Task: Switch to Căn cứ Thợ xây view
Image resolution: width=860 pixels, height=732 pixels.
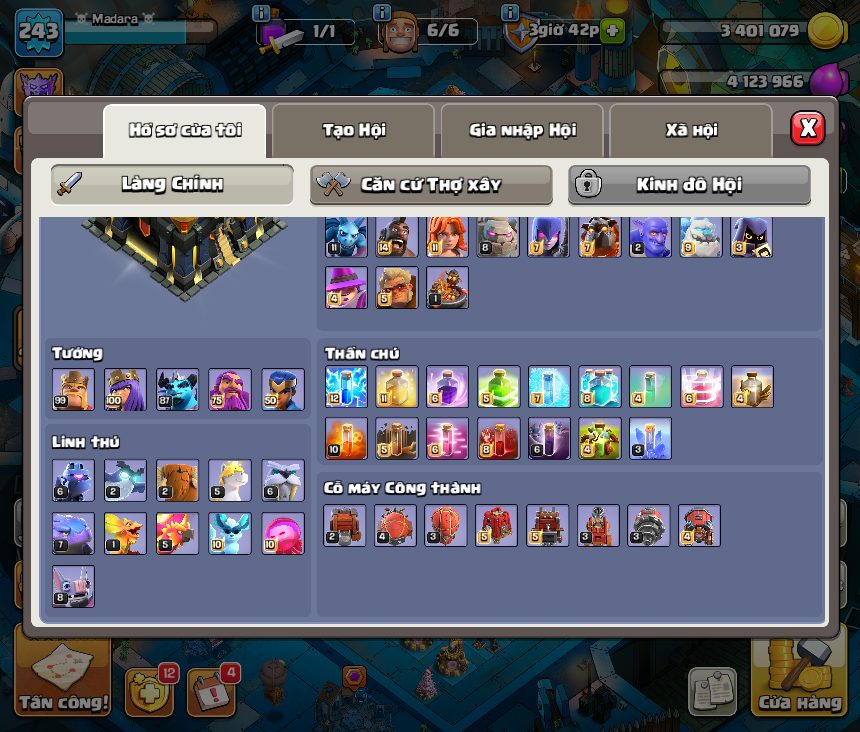Action: coord(431,184)
